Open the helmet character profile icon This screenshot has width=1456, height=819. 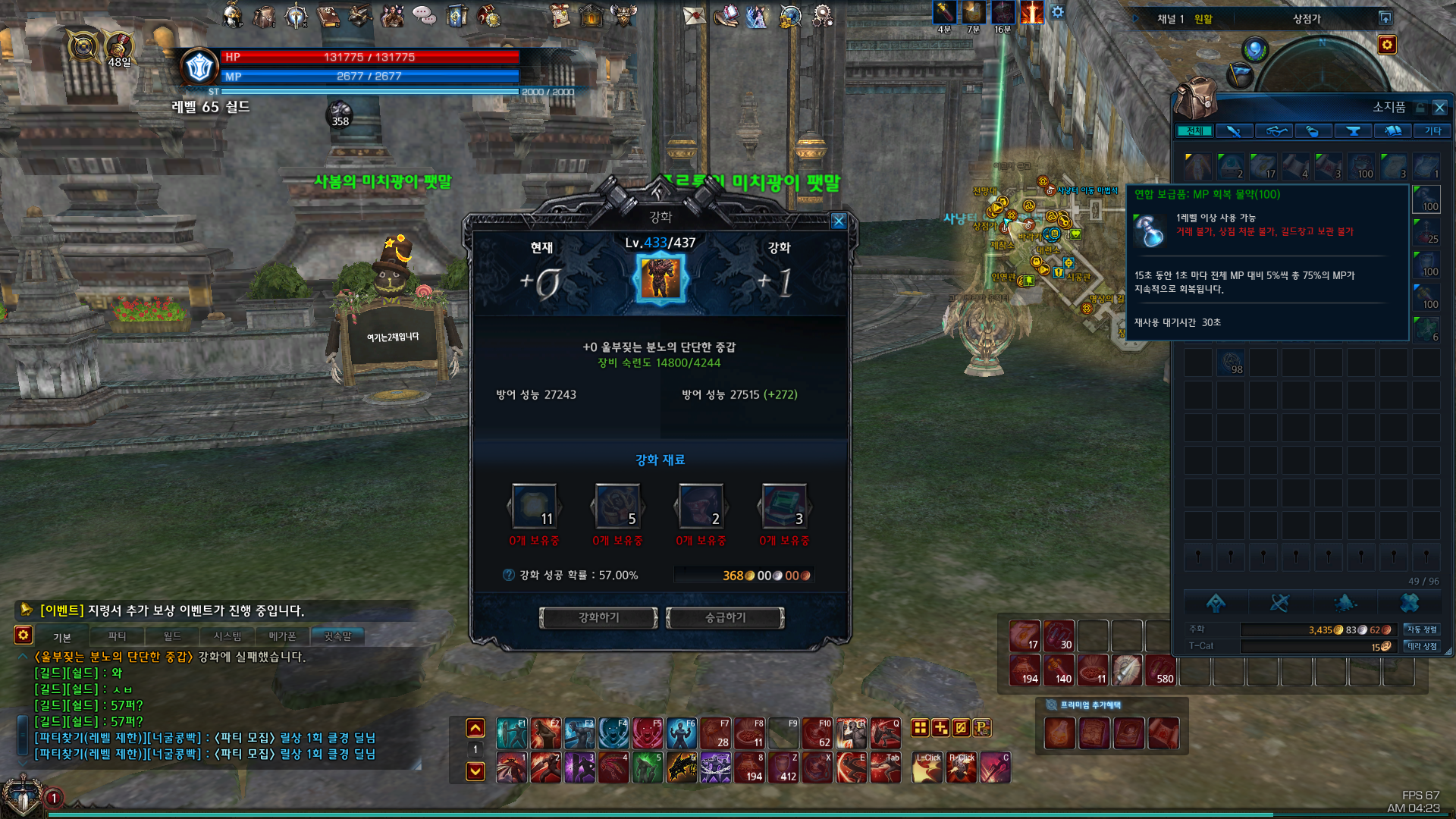(x=233, y=15)
